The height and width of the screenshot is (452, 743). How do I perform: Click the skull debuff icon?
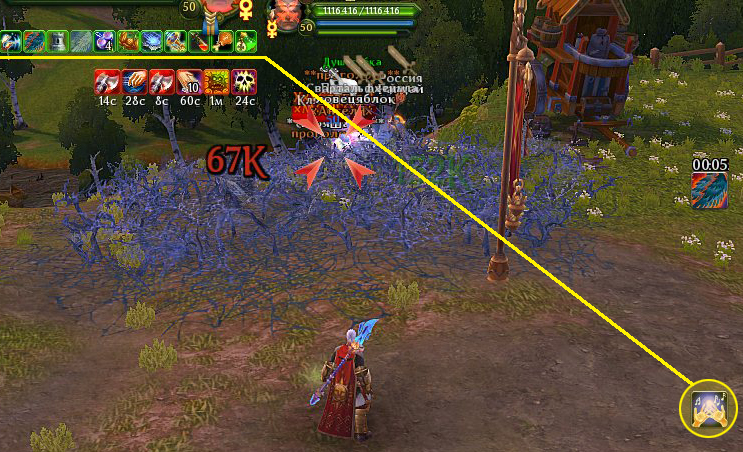tap(245, 81)
